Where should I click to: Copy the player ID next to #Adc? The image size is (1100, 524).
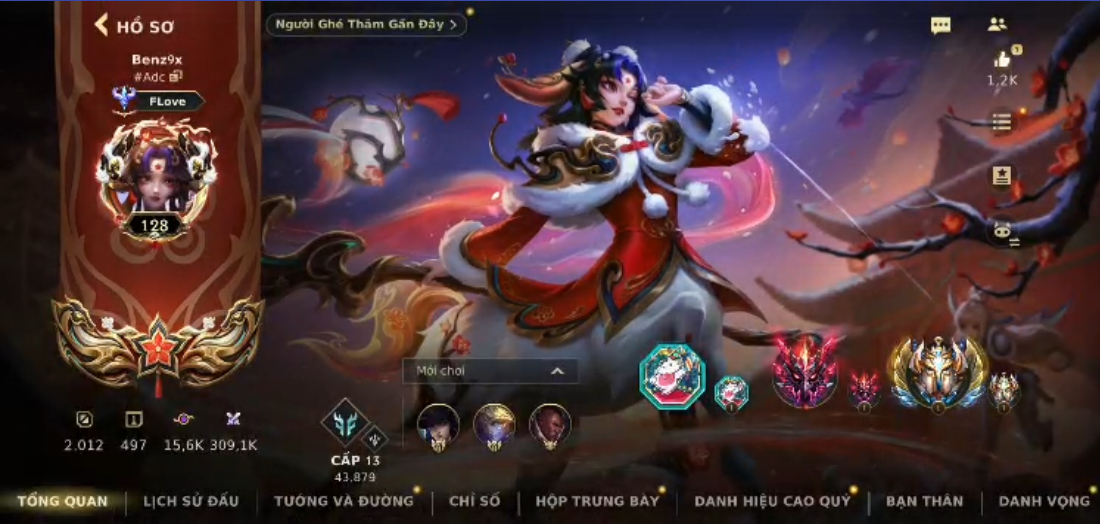pos(176,76)
